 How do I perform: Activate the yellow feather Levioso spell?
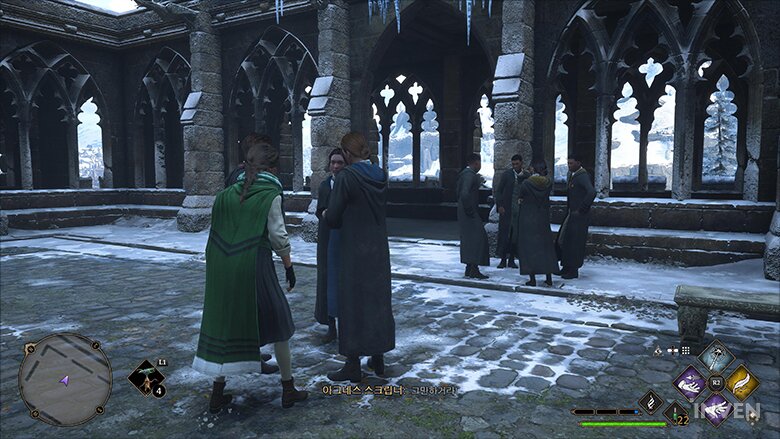pos(742,382)
